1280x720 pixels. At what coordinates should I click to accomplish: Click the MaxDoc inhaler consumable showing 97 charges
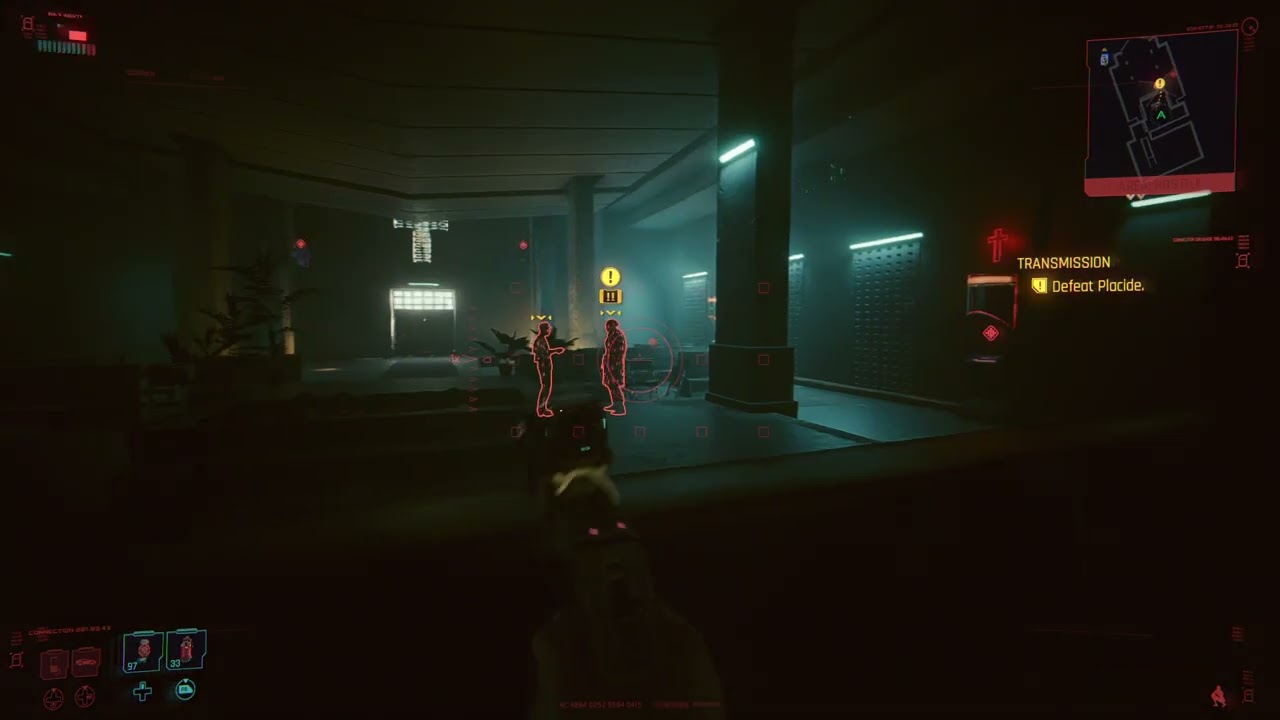[142, 650]
